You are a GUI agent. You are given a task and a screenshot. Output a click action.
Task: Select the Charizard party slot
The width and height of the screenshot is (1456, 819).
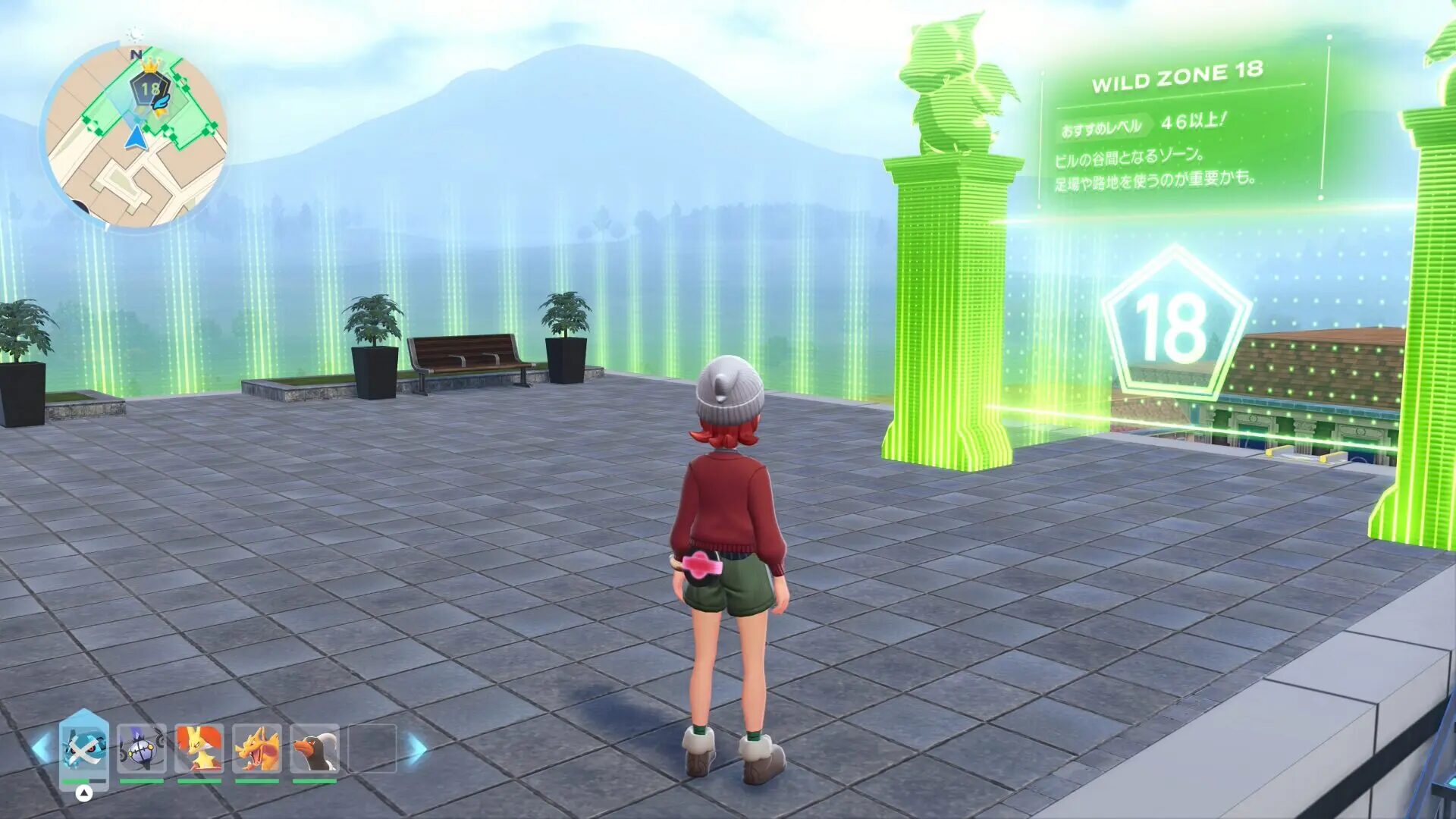click(256, 748)
